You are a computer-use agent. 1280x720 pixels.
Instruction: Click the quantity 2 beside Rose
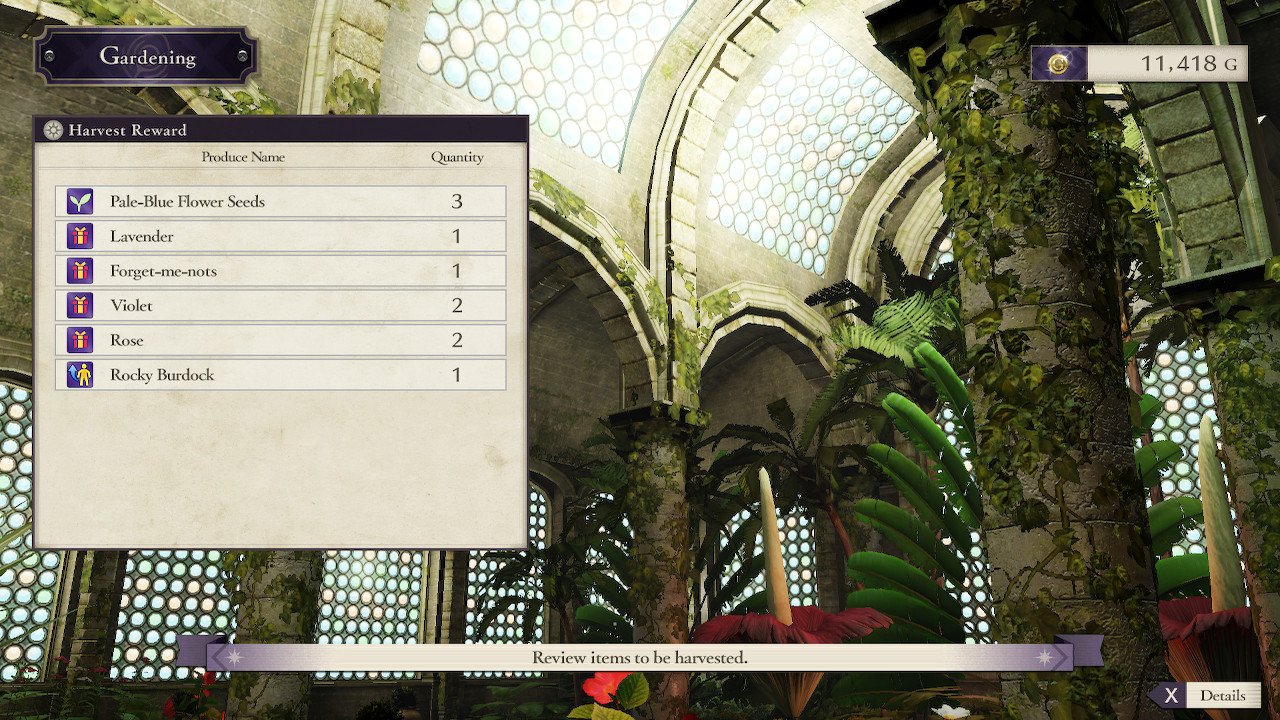[457, 340]
